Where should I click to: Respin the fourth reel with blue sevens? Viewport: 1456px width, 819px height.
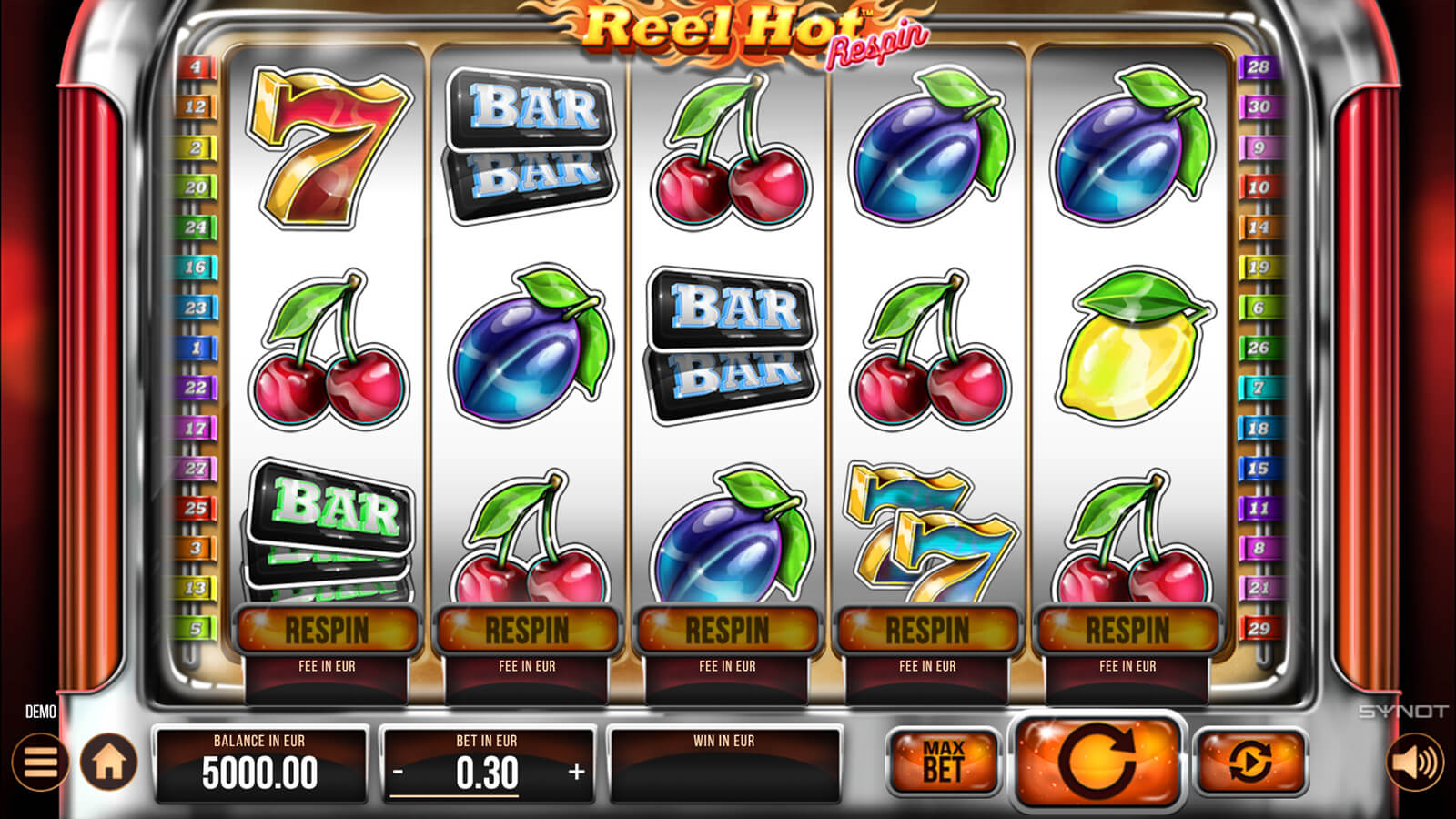(x=928, y=630)
